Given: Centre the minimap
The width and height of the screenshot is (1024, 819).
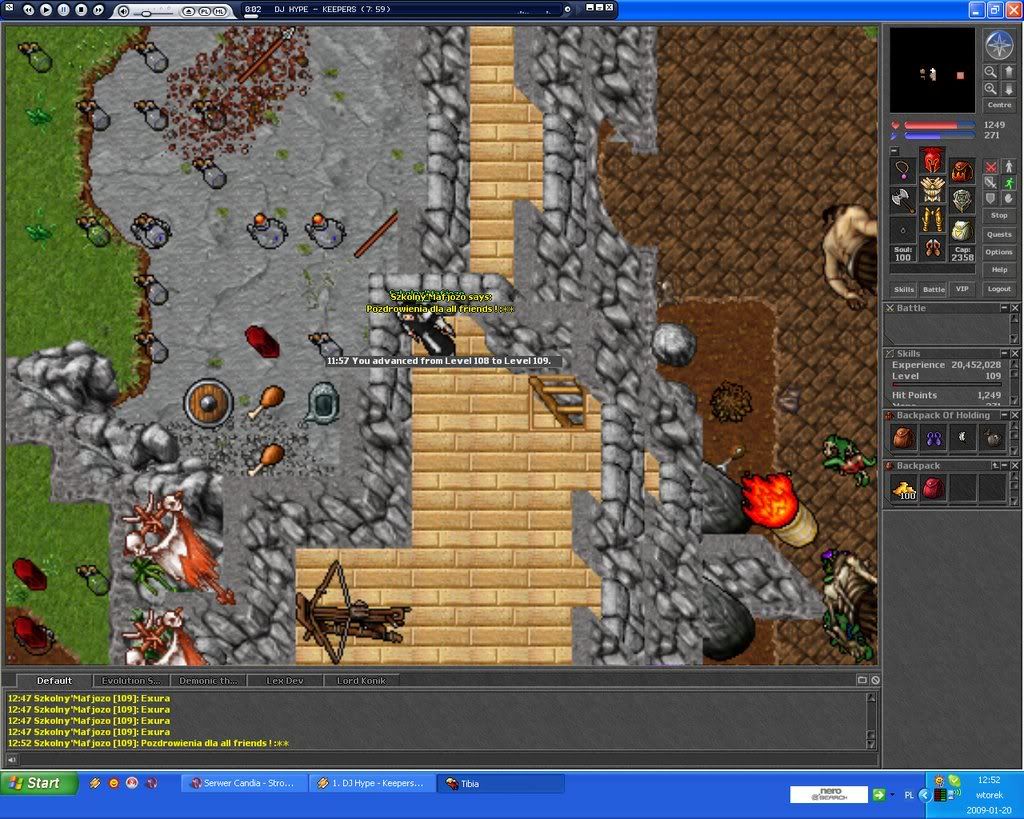Looking at the screenshot, I should pos(999,105).
